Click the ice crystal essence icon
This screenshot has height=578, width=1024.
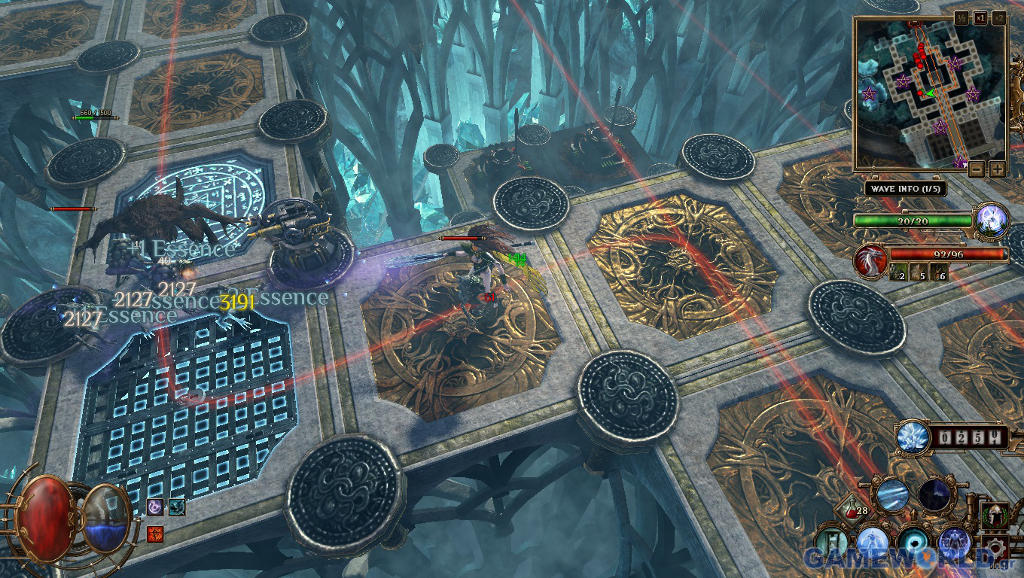(x=911, y=437)
